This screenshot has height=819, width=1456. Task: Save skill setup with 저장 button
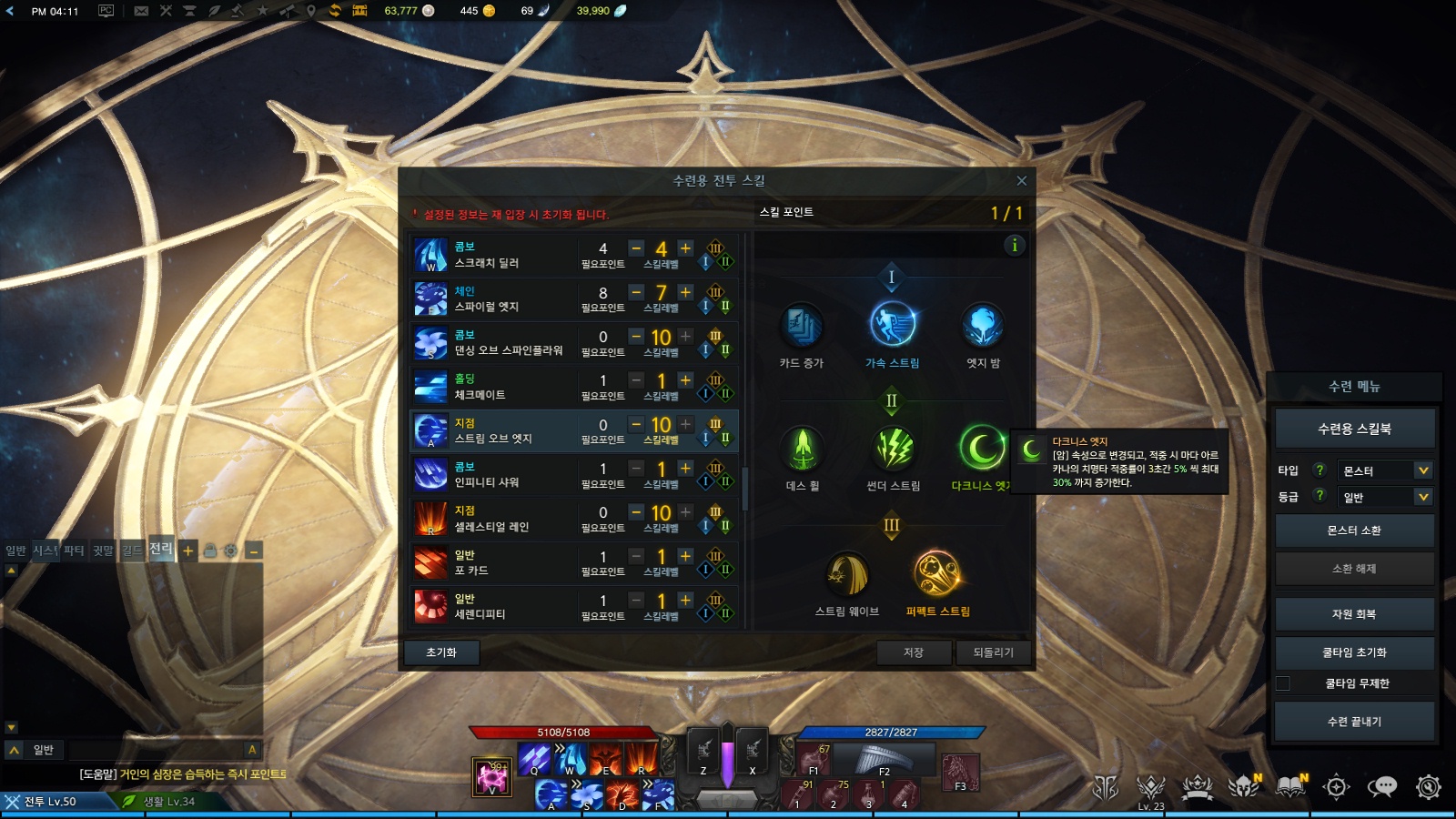pos(914,652)
